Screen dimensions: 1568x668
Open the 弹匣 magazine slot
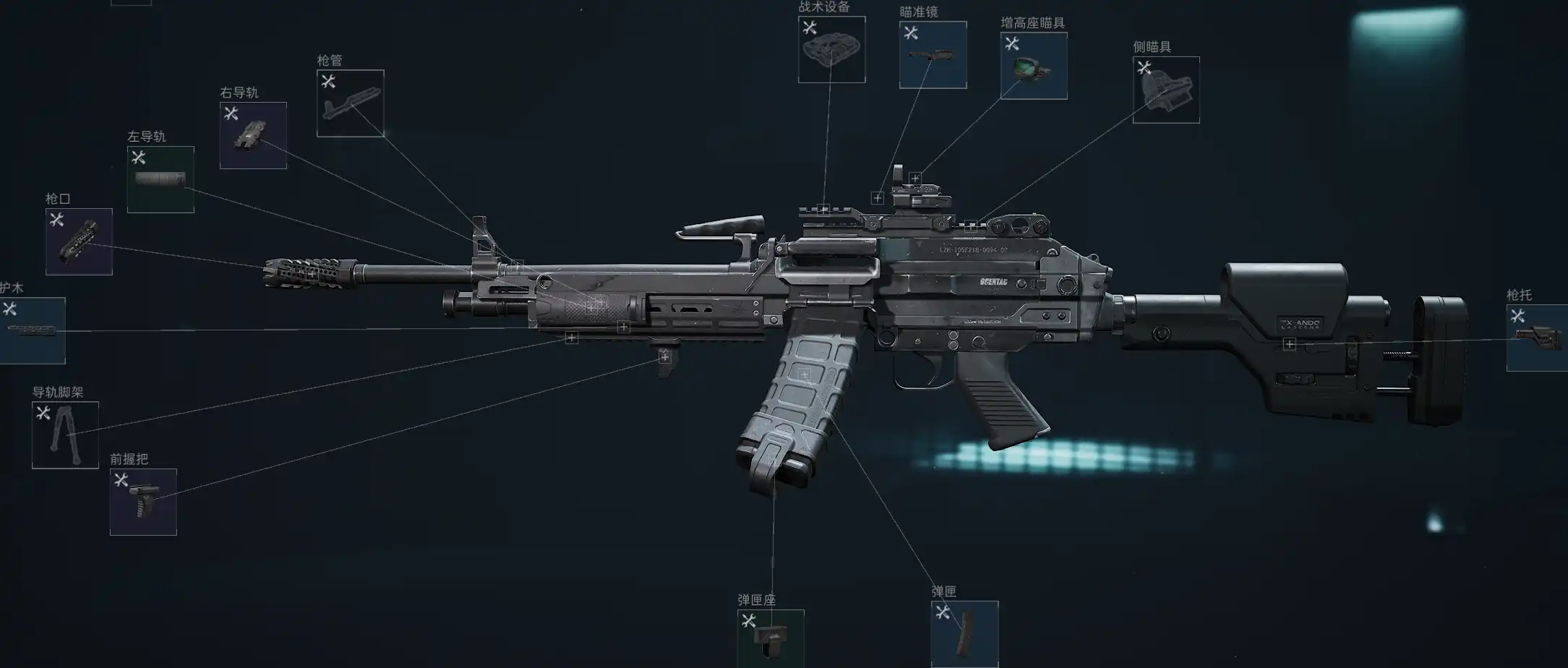tap(964, 634)
